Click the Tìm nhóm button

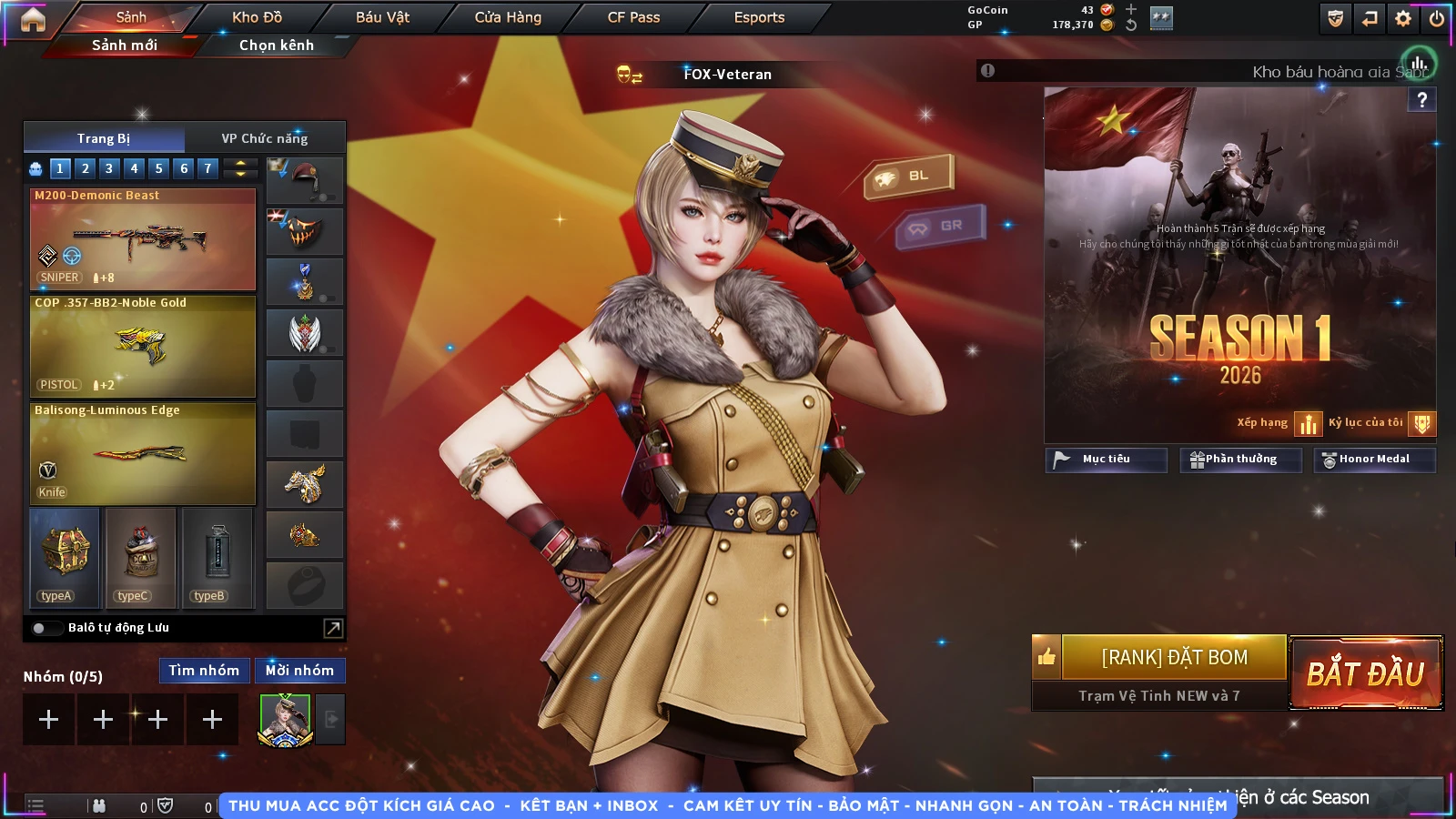pos(204,671)
